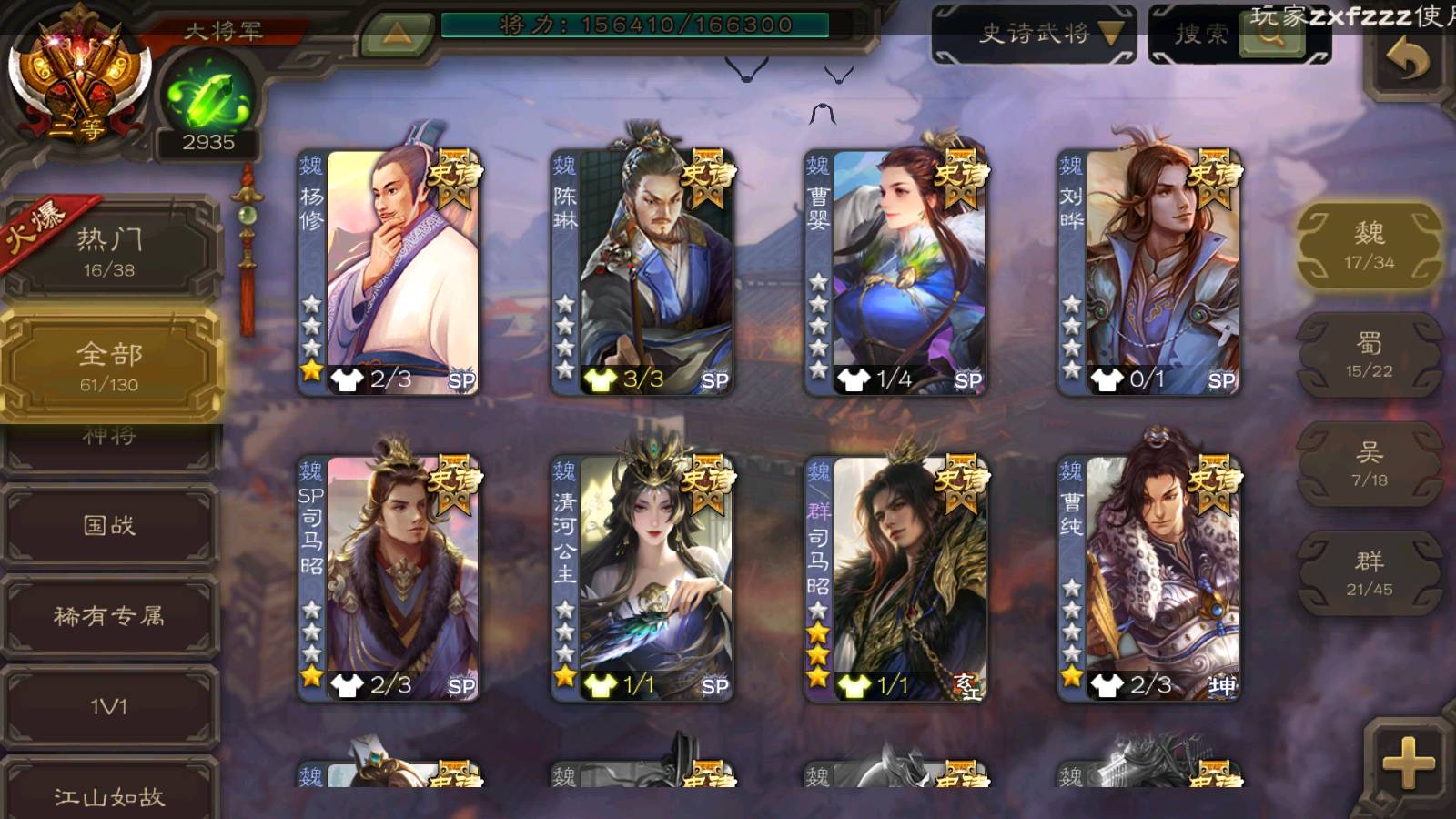Screen dimensions: 1456x819
Task: Select the 清河公主 general card
Action: (x=642, y=579)
